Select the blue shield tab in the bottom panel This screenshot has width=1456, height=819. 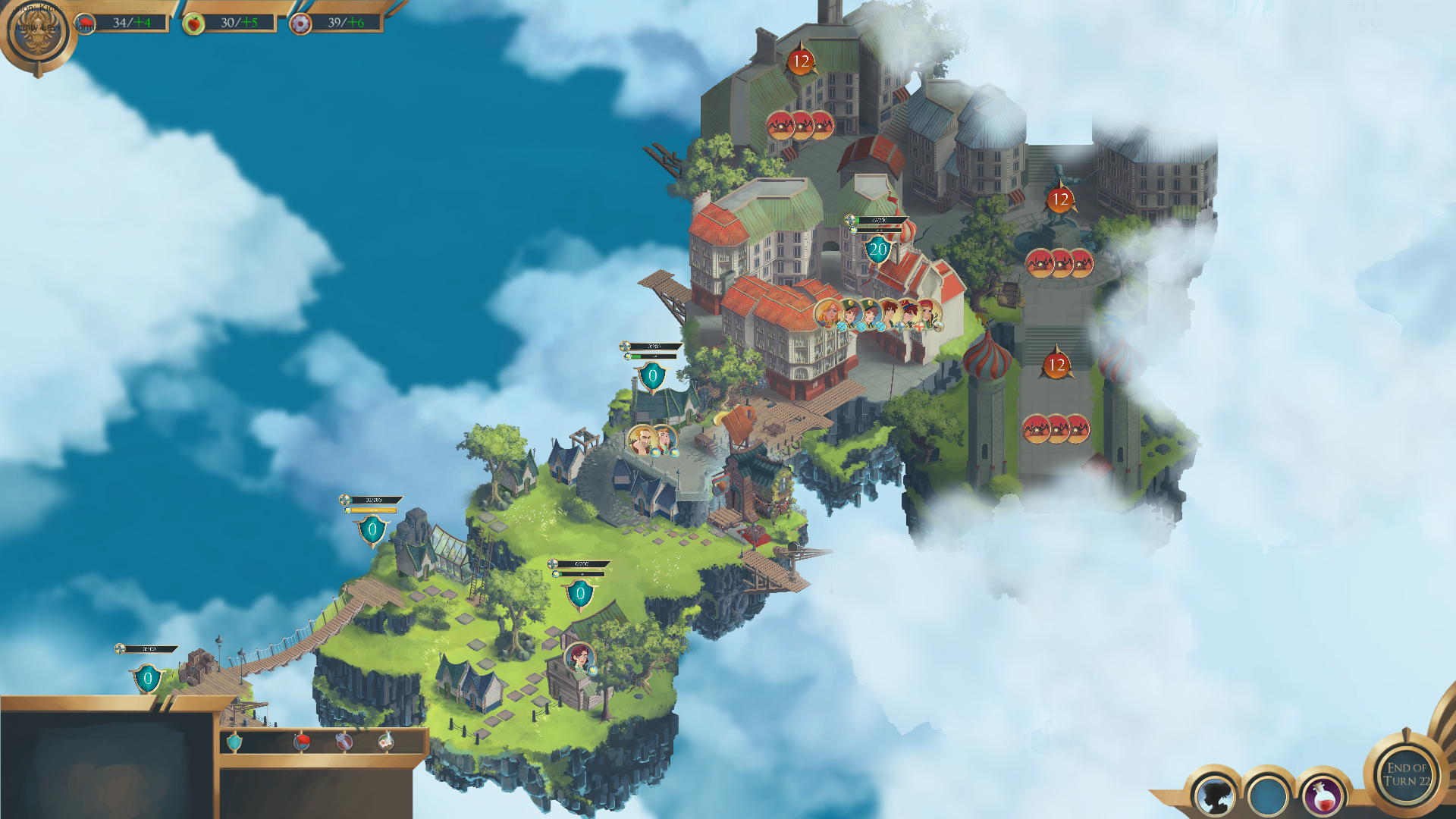coord(234,742)
